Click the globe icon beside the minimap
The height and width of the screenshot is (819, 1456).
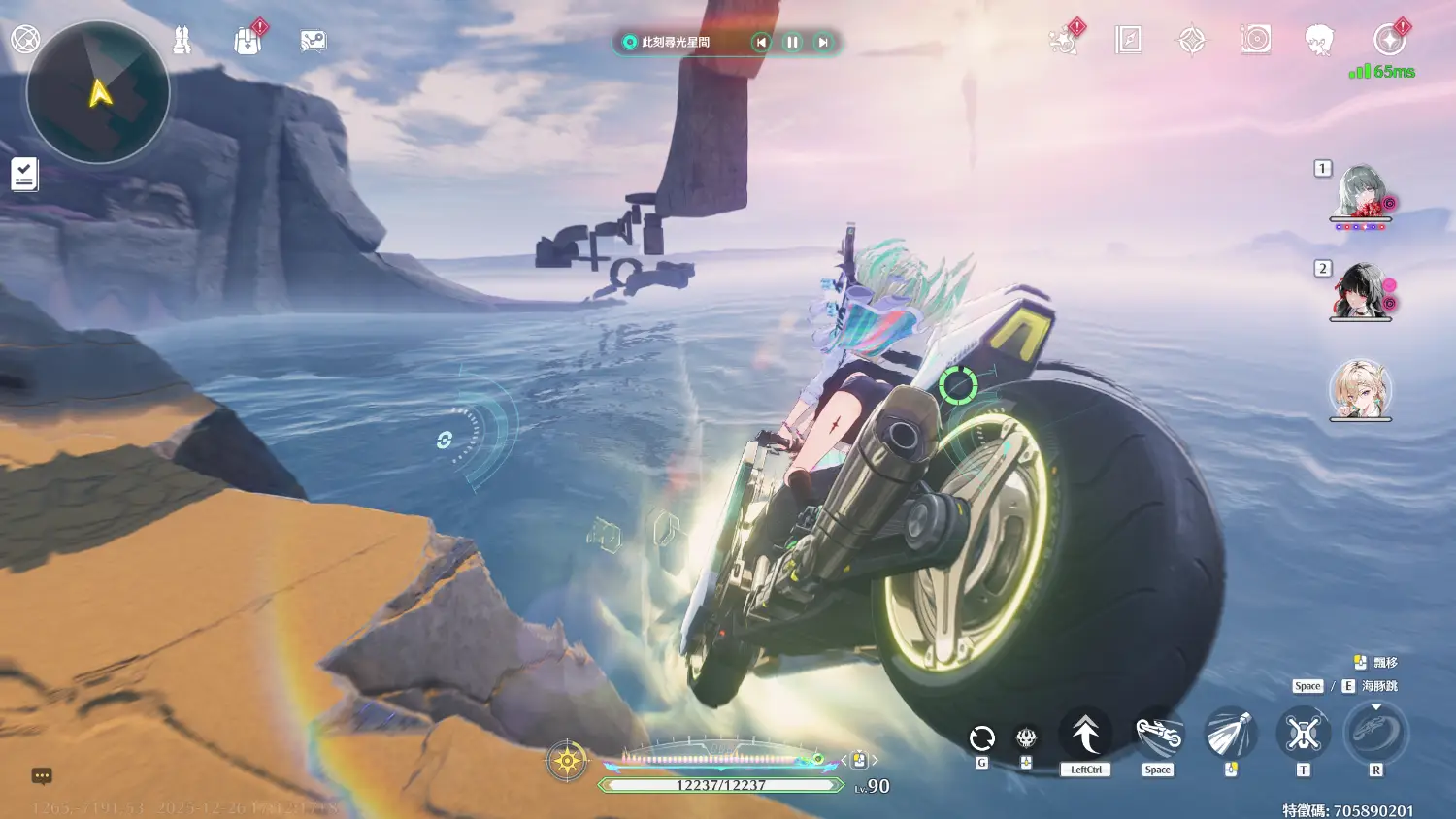tap(25, 40)
